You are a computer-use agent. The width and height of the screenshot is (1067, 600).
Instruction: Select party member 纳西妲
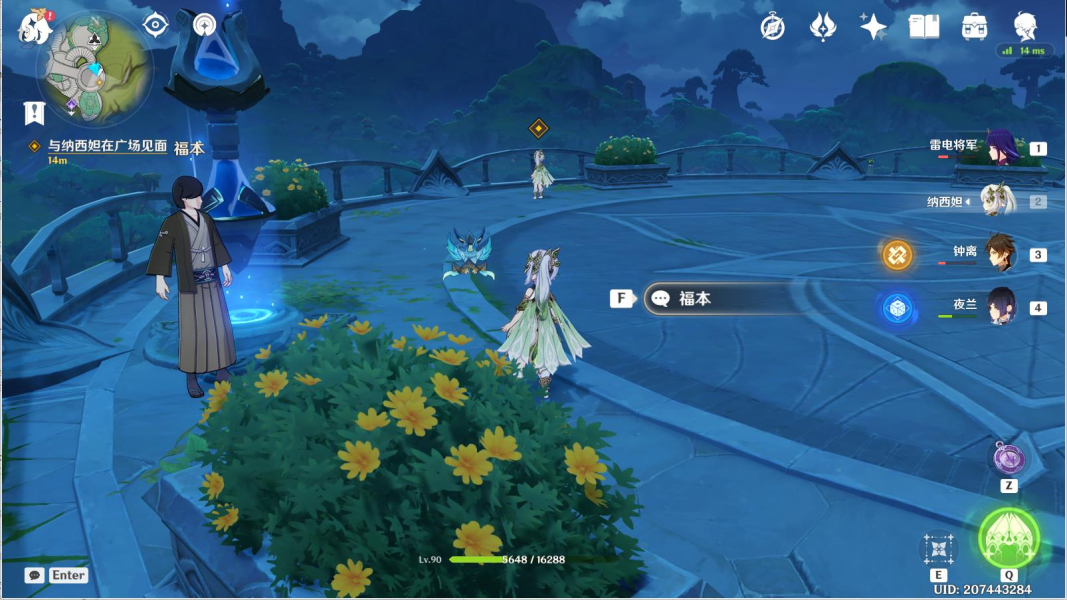pyautogui.click(x=998, y=201)
